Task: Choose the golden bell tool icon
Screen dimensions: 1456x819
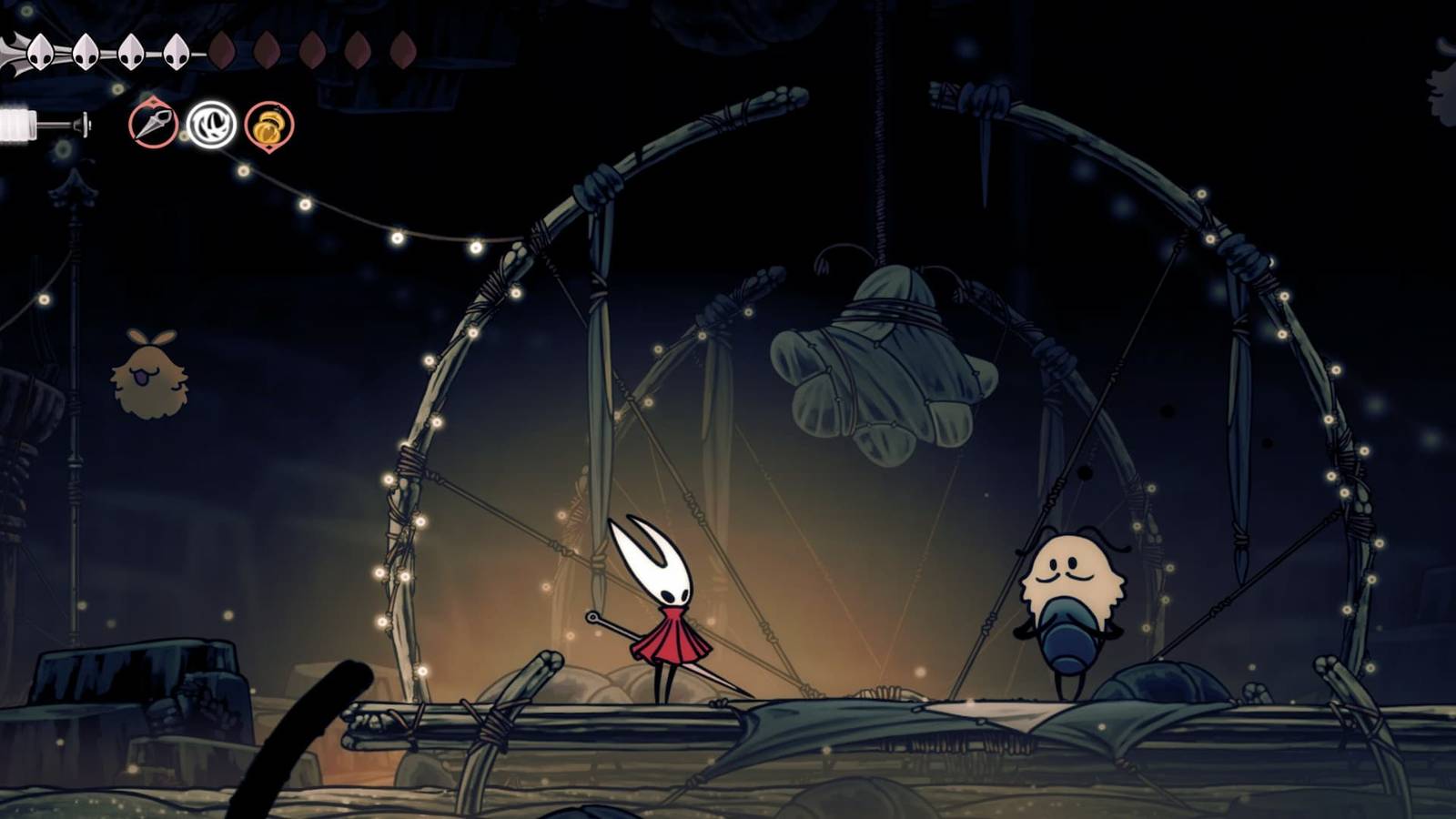Action: coord(268,126)
